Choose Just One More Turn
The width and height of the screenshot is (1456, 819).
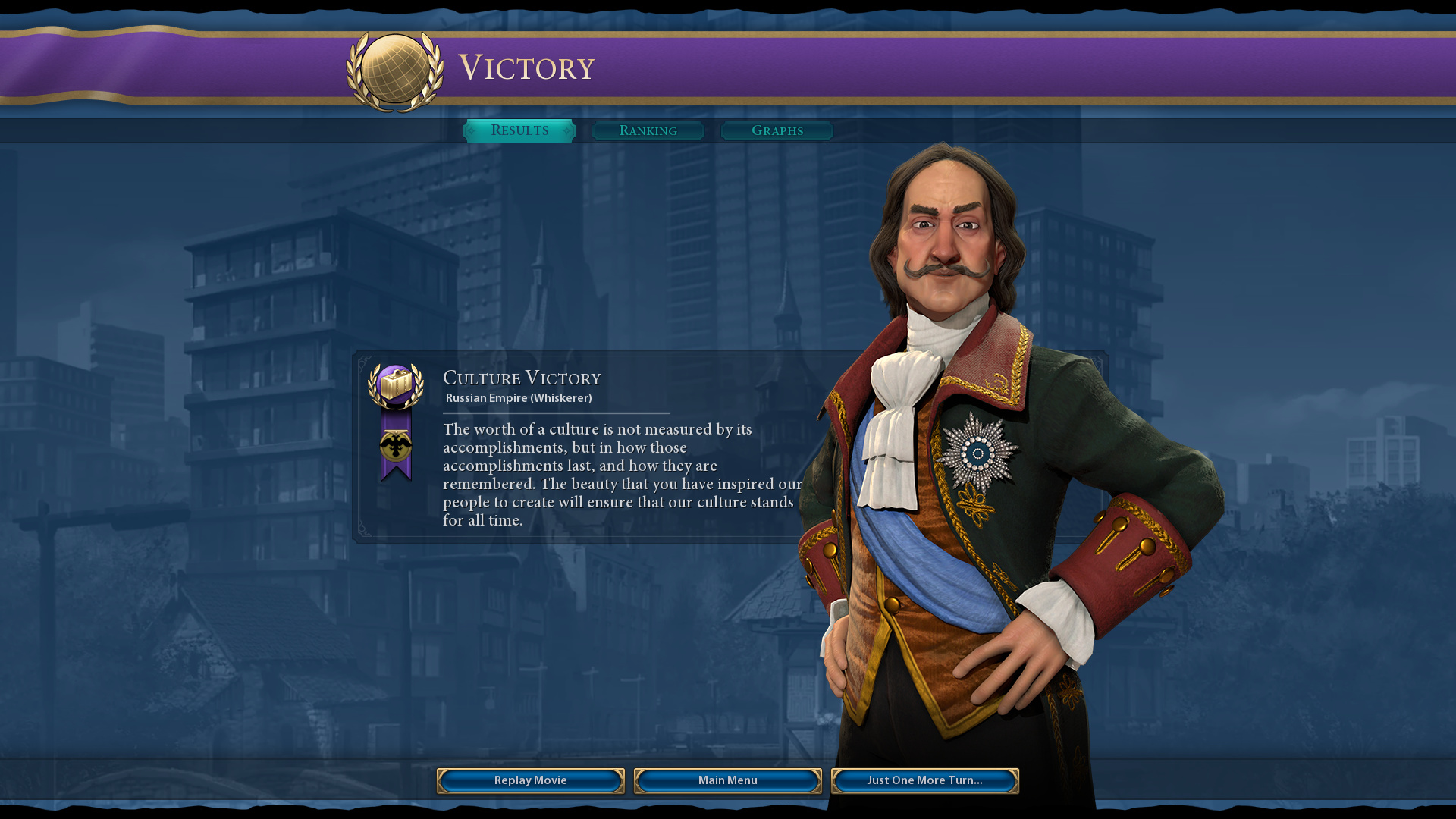(x=924, y=780)
